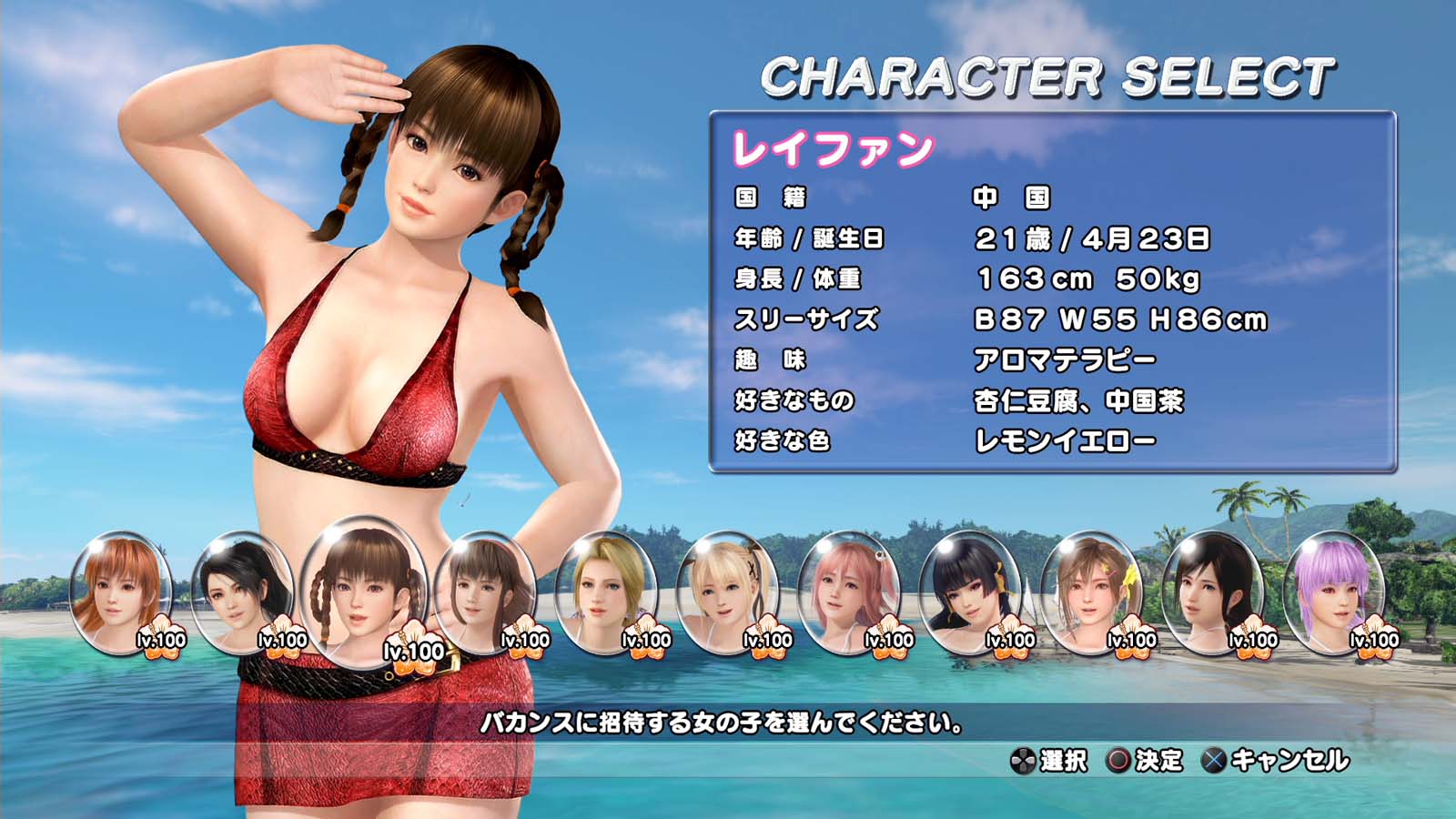Select the girl with yellow flower hairclip
This screenshot has height=819, width=1456.
click(1091, 591)
